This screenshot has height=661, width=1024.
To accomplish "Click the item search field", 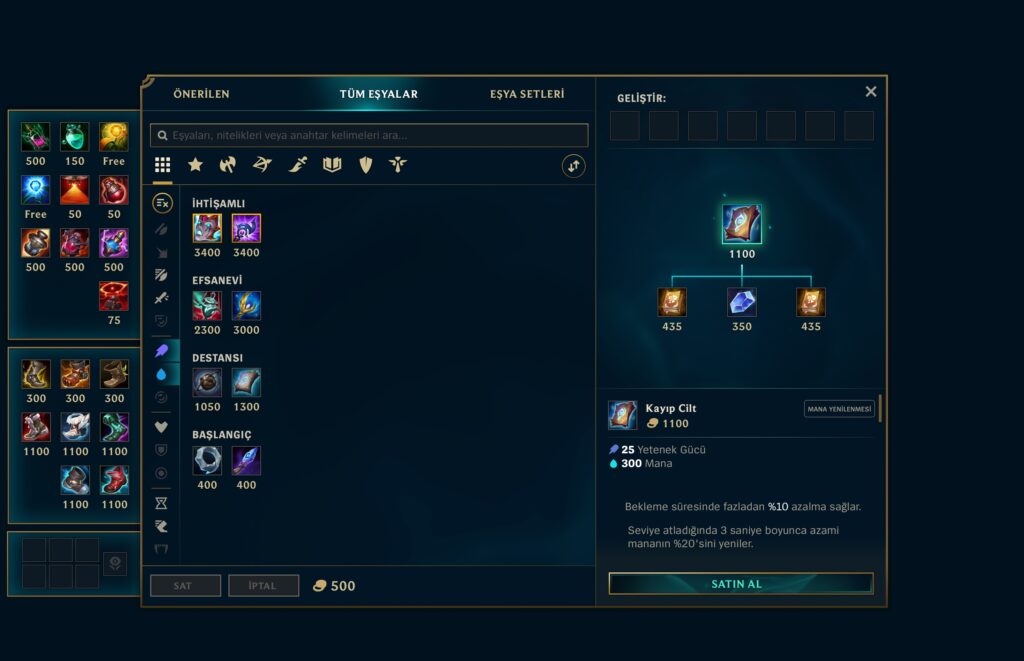I will (x=369, y=135).
